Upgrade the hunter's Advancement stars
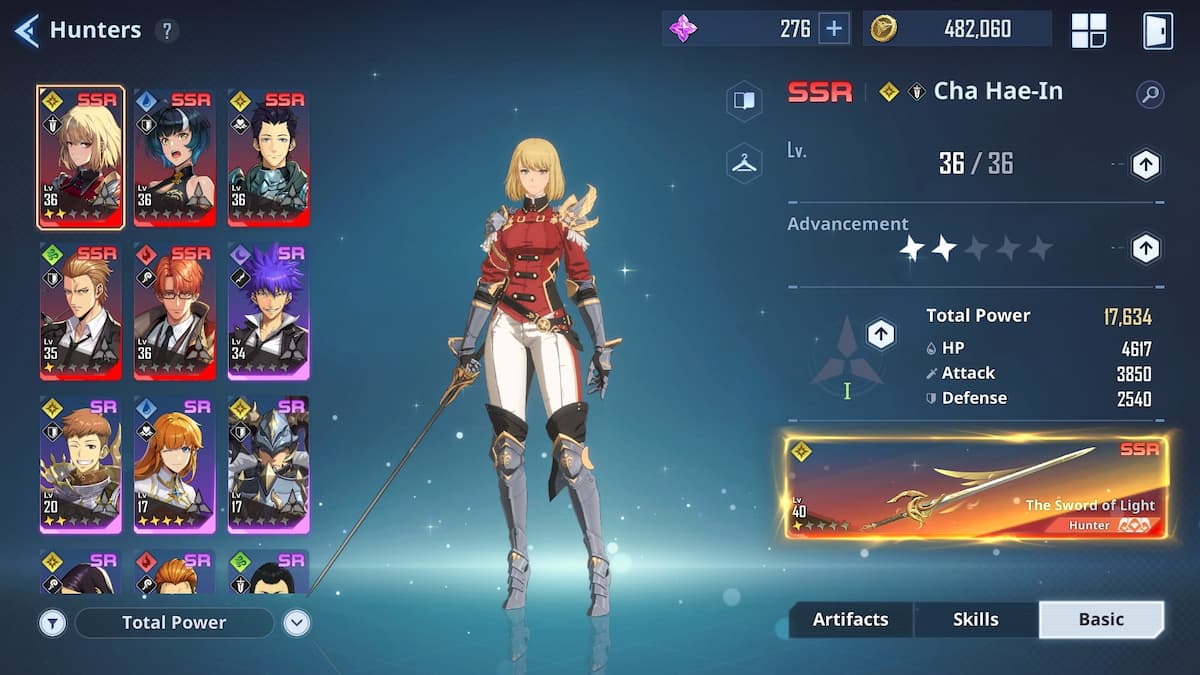1200x675 pixels. coord(1145,248)
